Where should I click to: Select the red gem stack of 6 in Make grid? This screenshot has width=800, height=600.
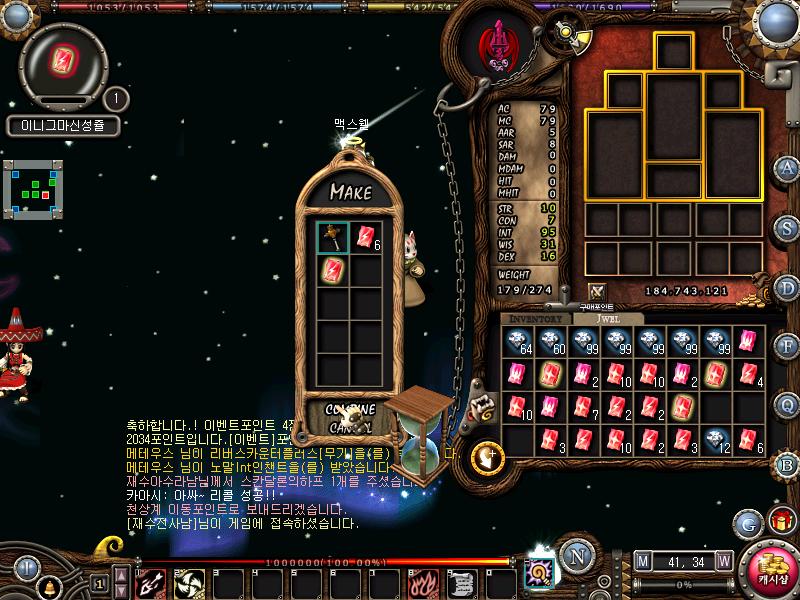(366, 237)
